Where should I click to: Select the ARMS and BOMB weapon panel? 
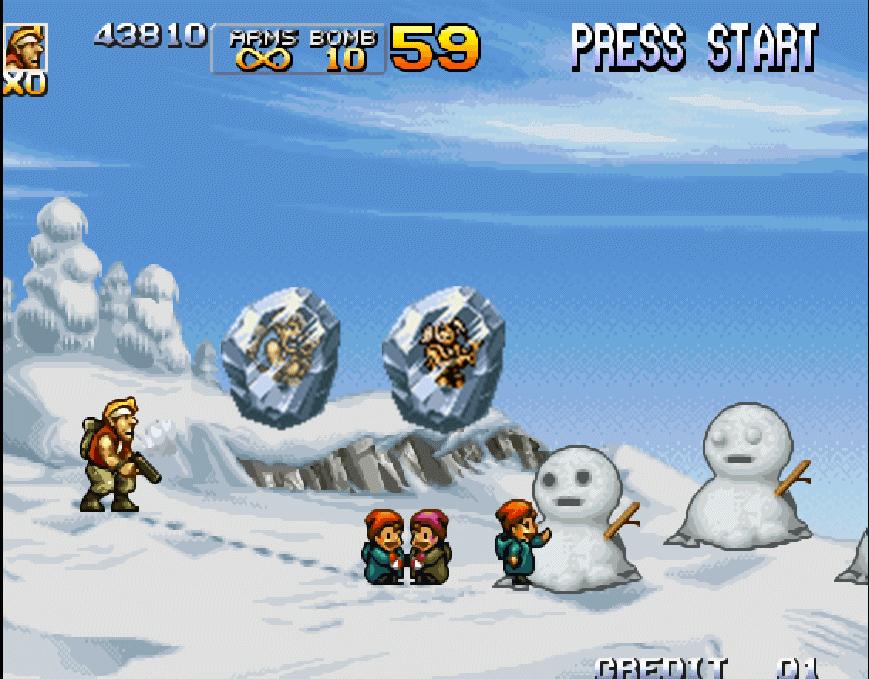coord(299,49)
